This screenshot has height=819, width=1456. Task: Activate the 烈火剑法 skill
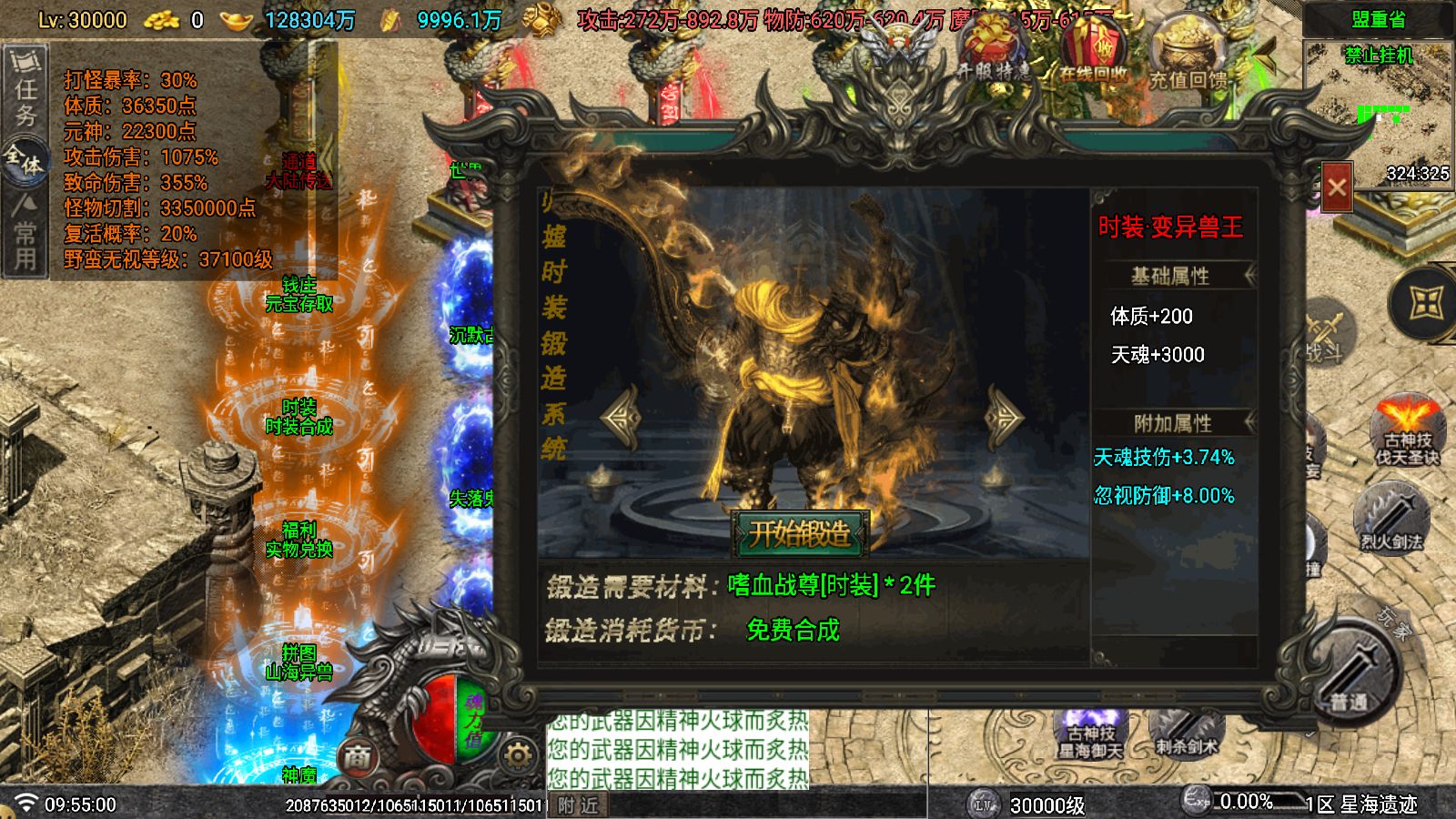pyautogui.click(x=1390, y=521)
